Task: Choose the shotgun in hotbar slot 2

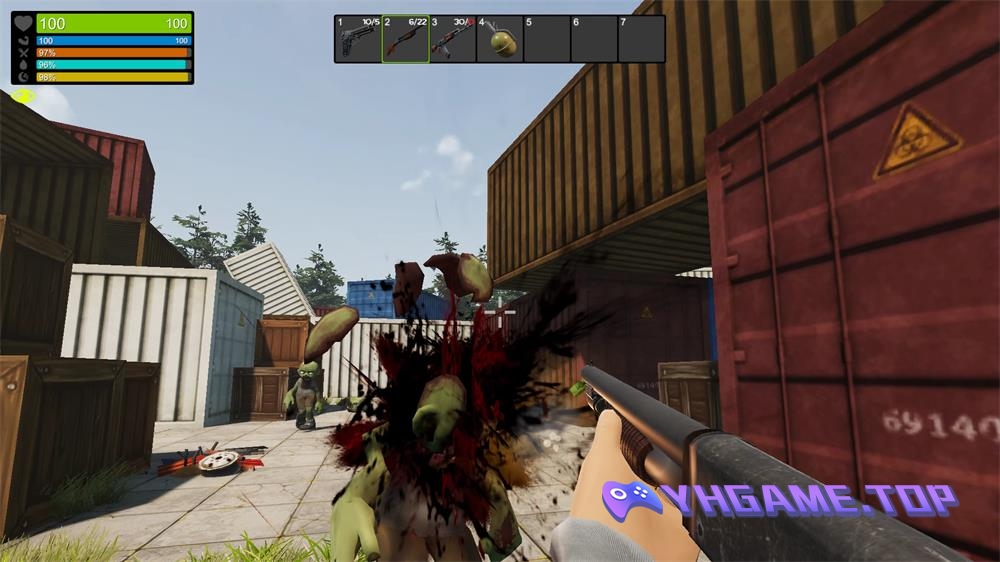Action: point(405,39)
